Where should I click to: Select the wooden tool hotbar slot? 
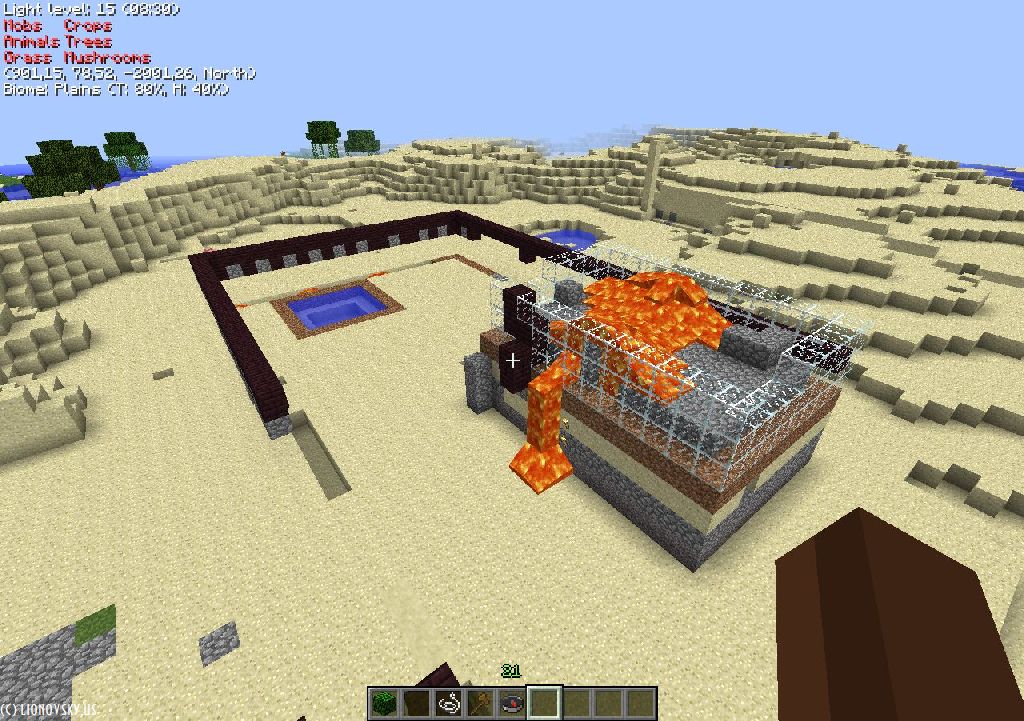click(x=480, y=703)
